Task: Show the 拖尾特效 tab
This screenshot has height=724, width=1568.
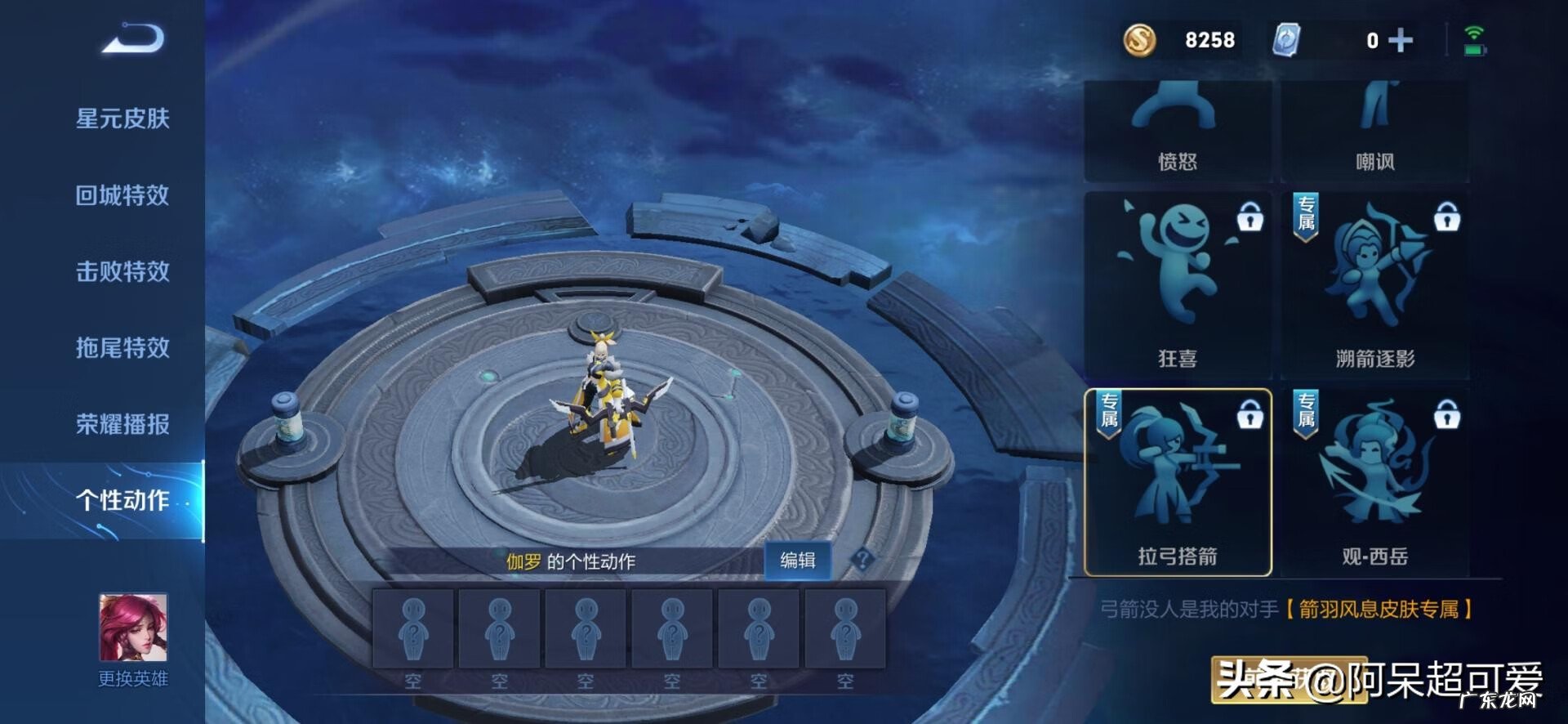Action: [122, 348]
